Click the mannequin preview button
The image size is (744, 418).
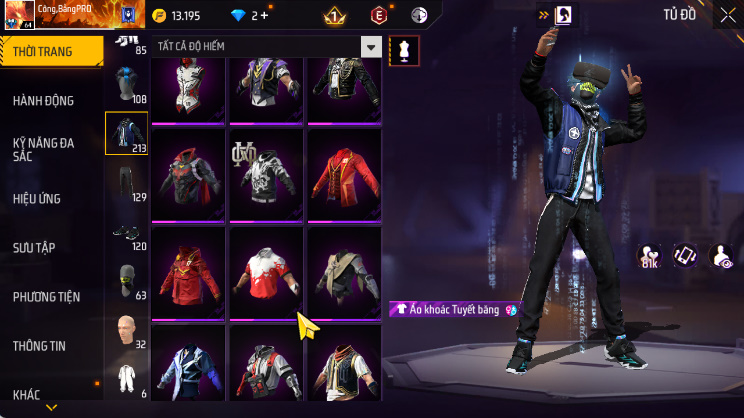pos(404,48)
